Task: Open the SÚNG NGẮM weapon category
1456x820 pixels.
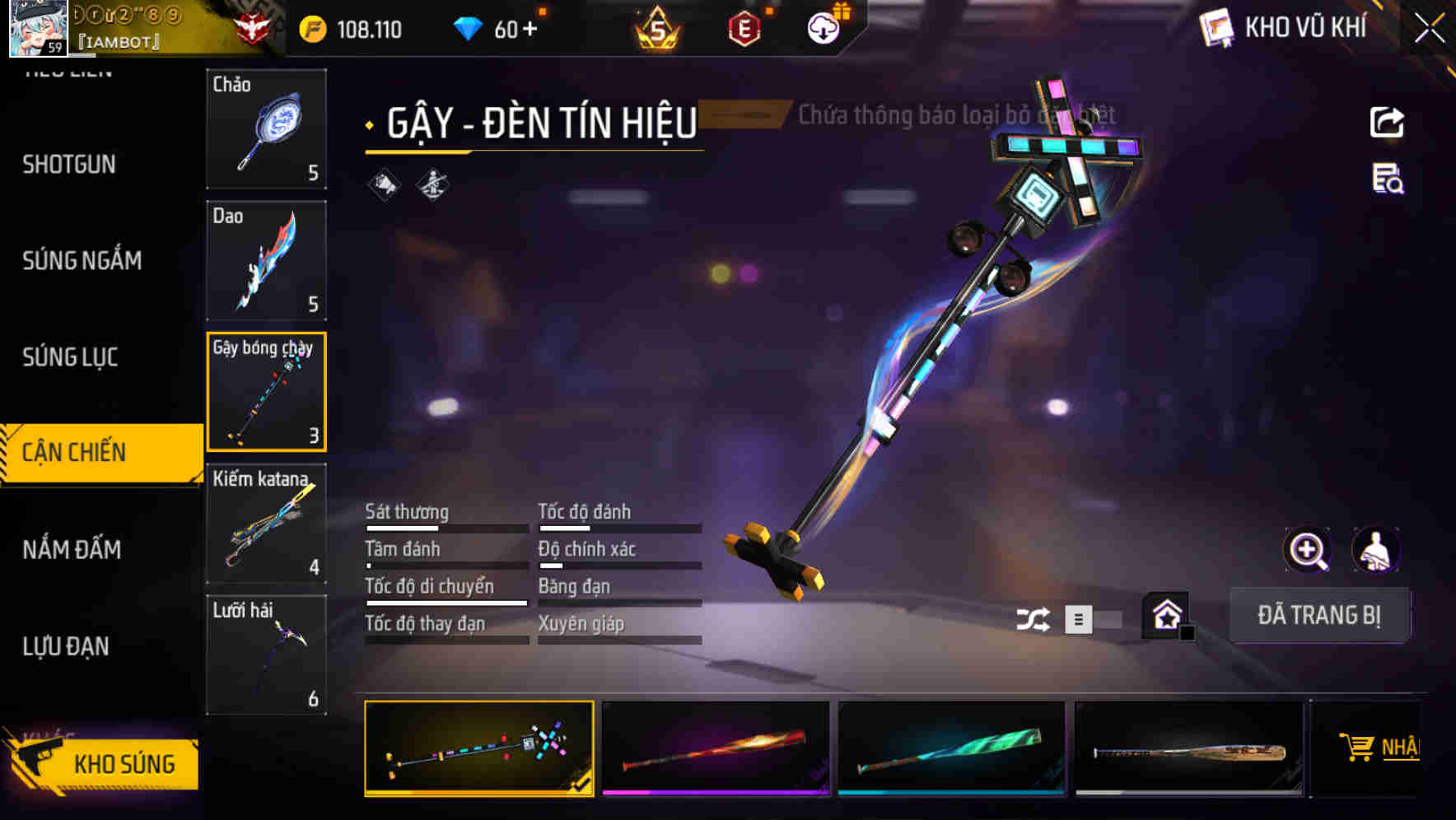Action: pyautogui.click(x=82, y=261)
